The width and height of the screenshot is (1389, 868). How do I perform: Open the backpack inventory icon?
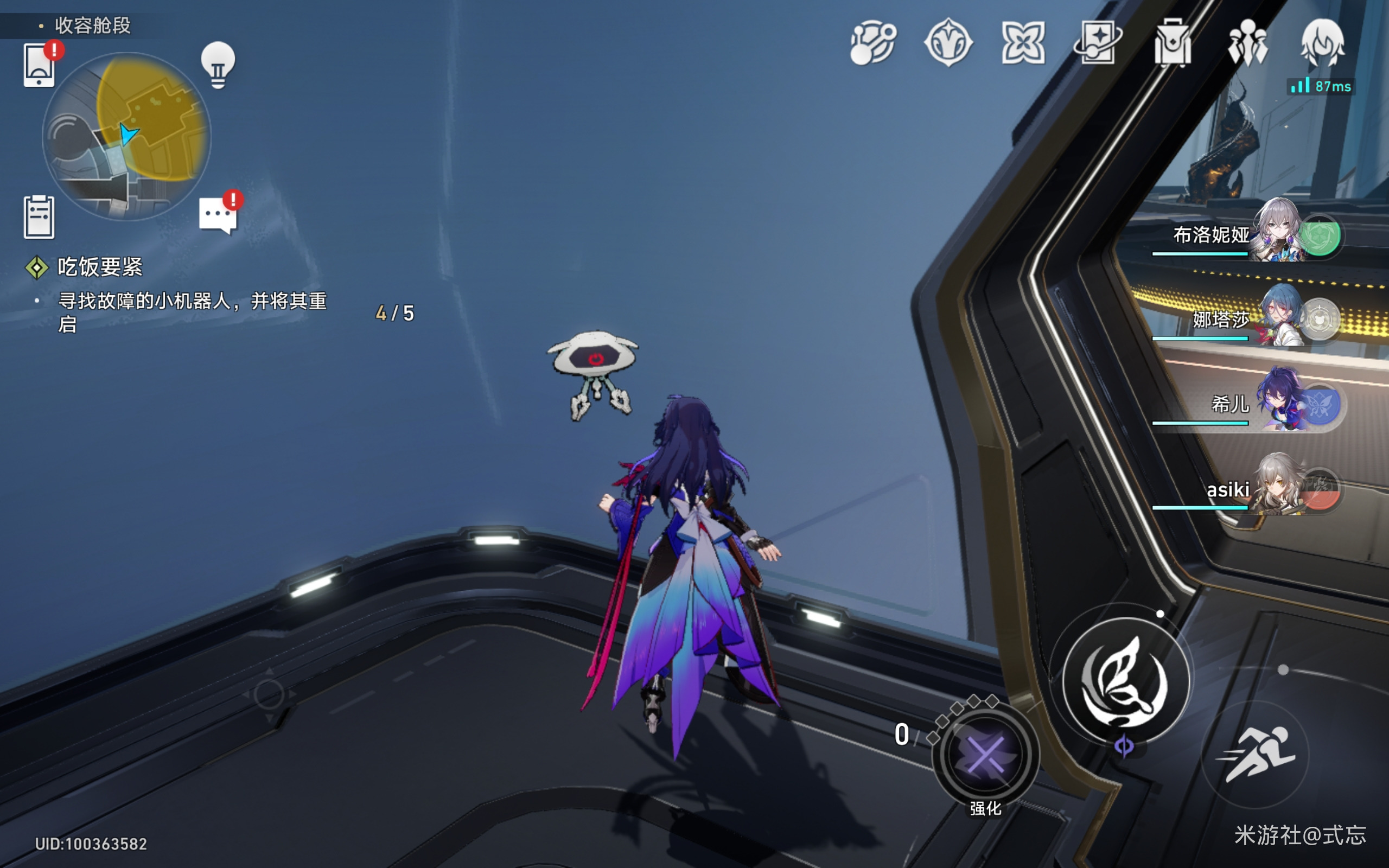point(1173,42)
